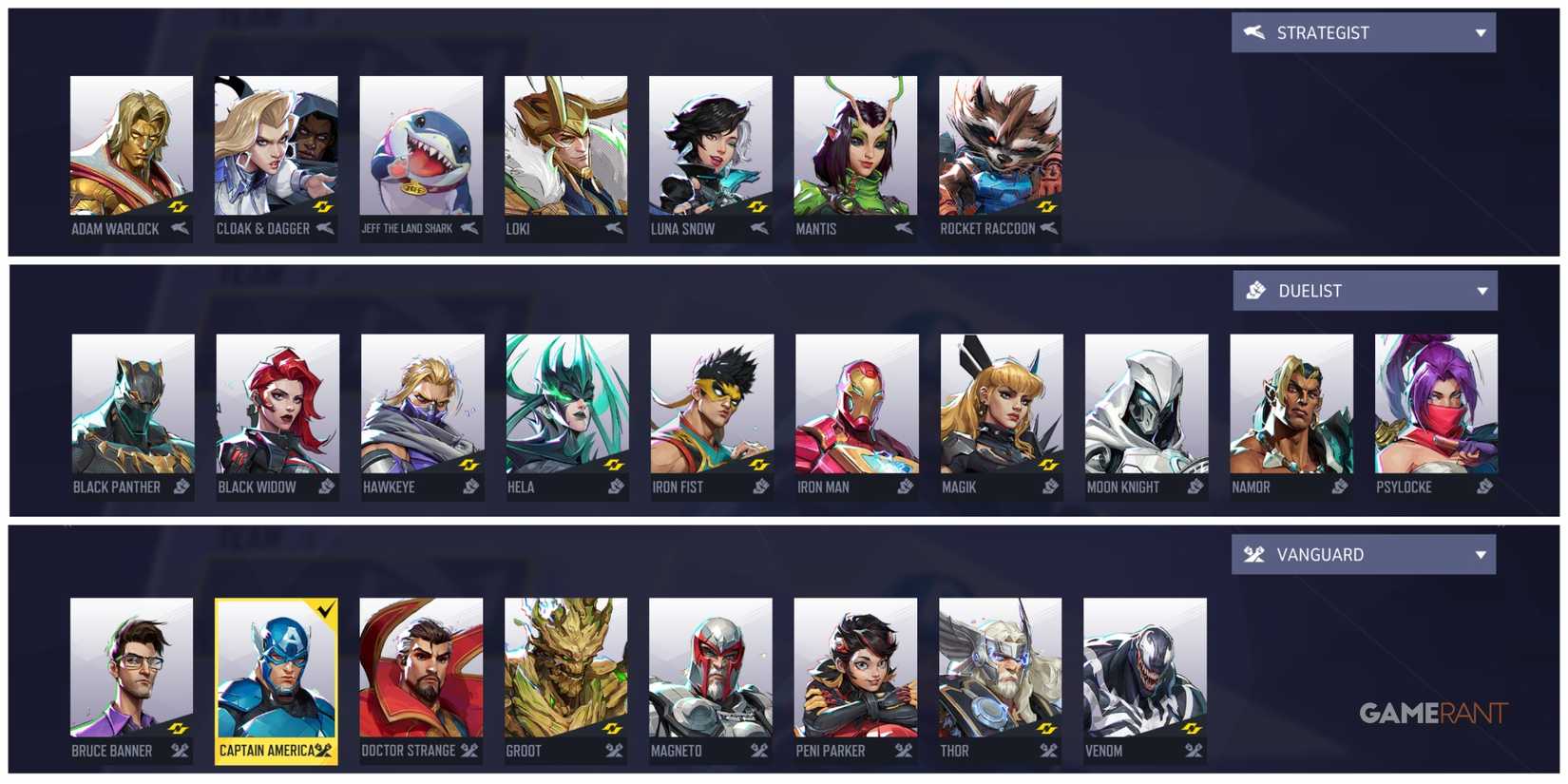Expand the Strategist dropdown
The image size is (1568, 784).
1481,31
